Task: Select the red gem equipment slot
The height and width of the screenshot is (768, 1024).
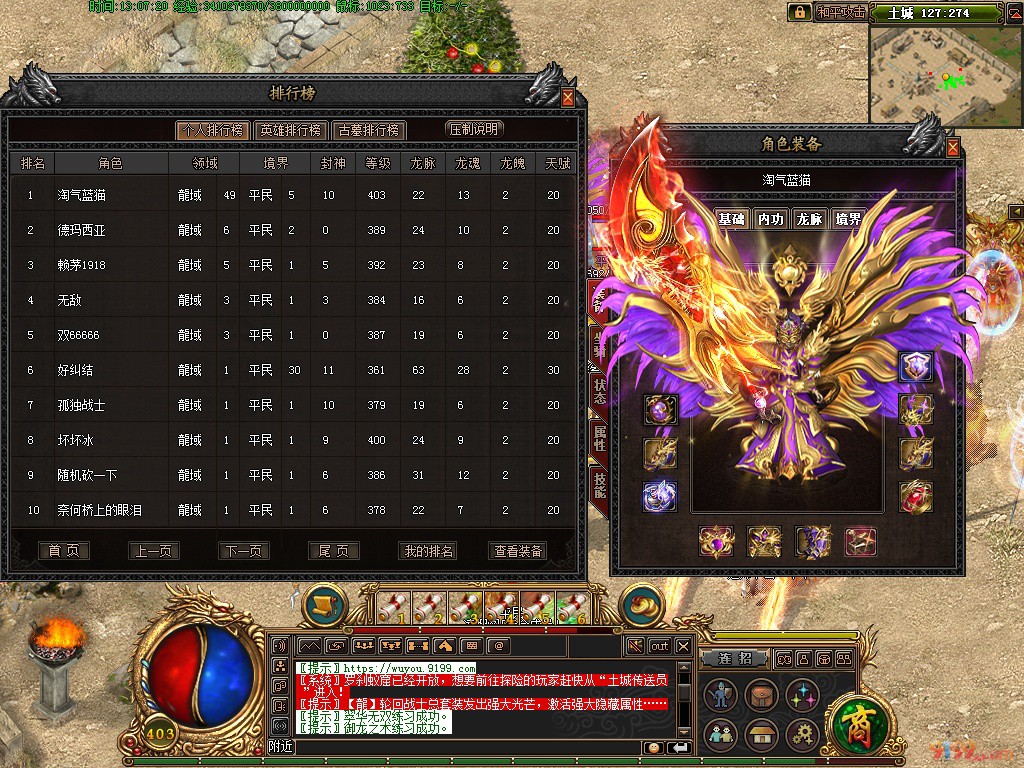Action: 916,494
